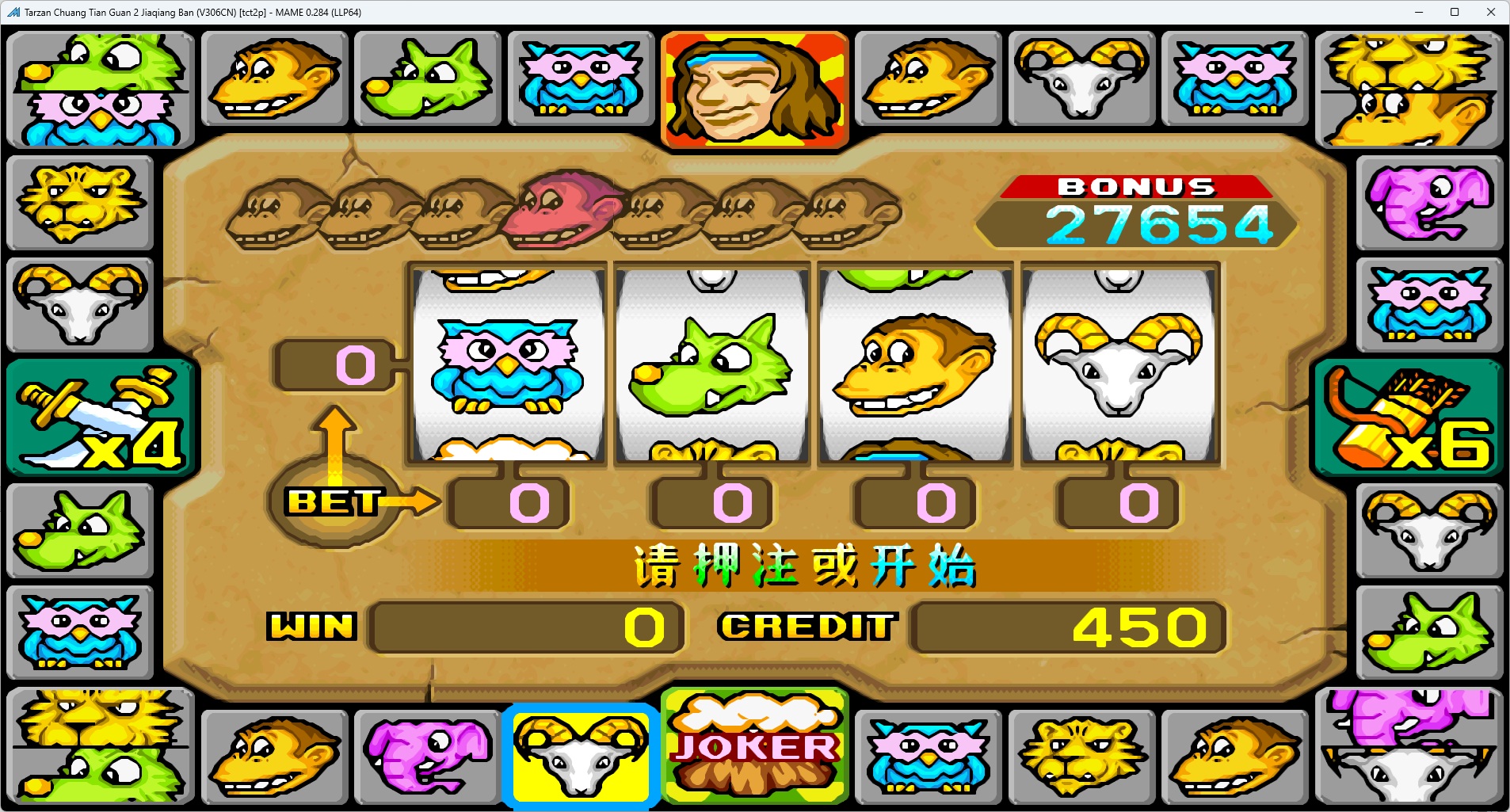Image resolution: width=1510 pixels, height=812 pixels.
Task: Select the knife x4 multiplier symbol
Action: click(99, 417)
